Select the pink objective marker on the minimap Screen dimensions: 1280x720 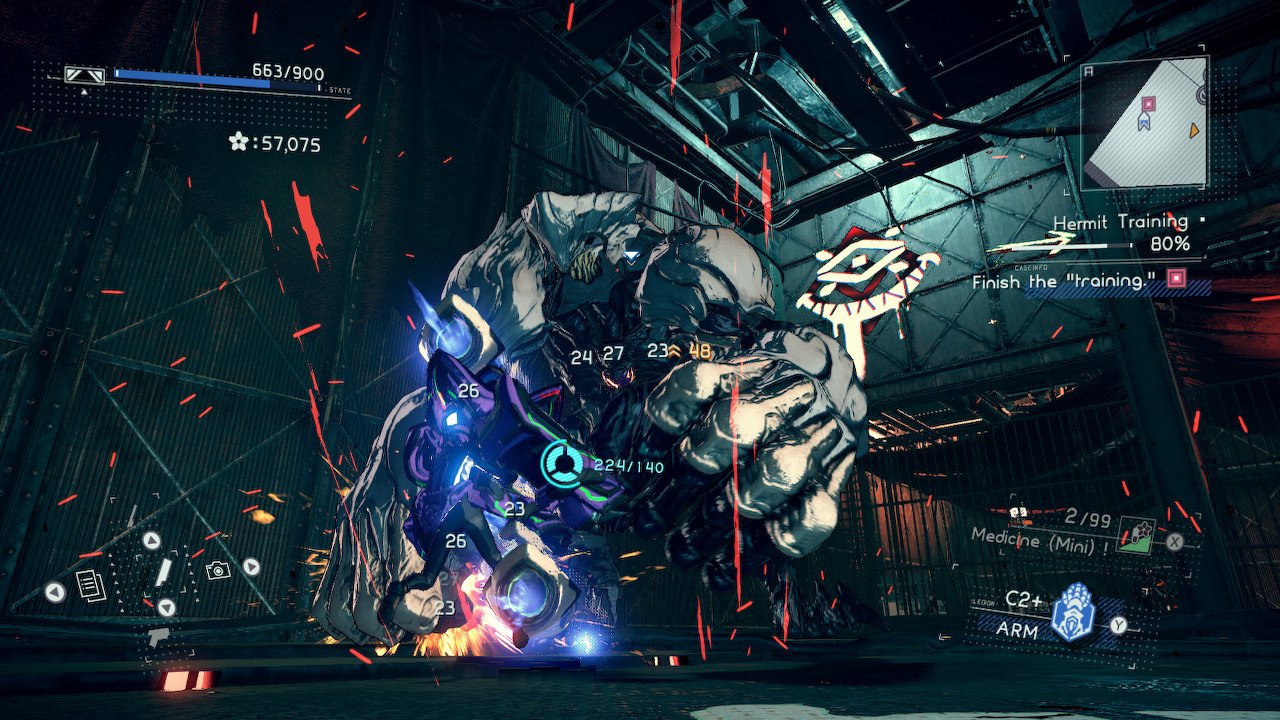pyautogui.click(x=1149, y=103)
